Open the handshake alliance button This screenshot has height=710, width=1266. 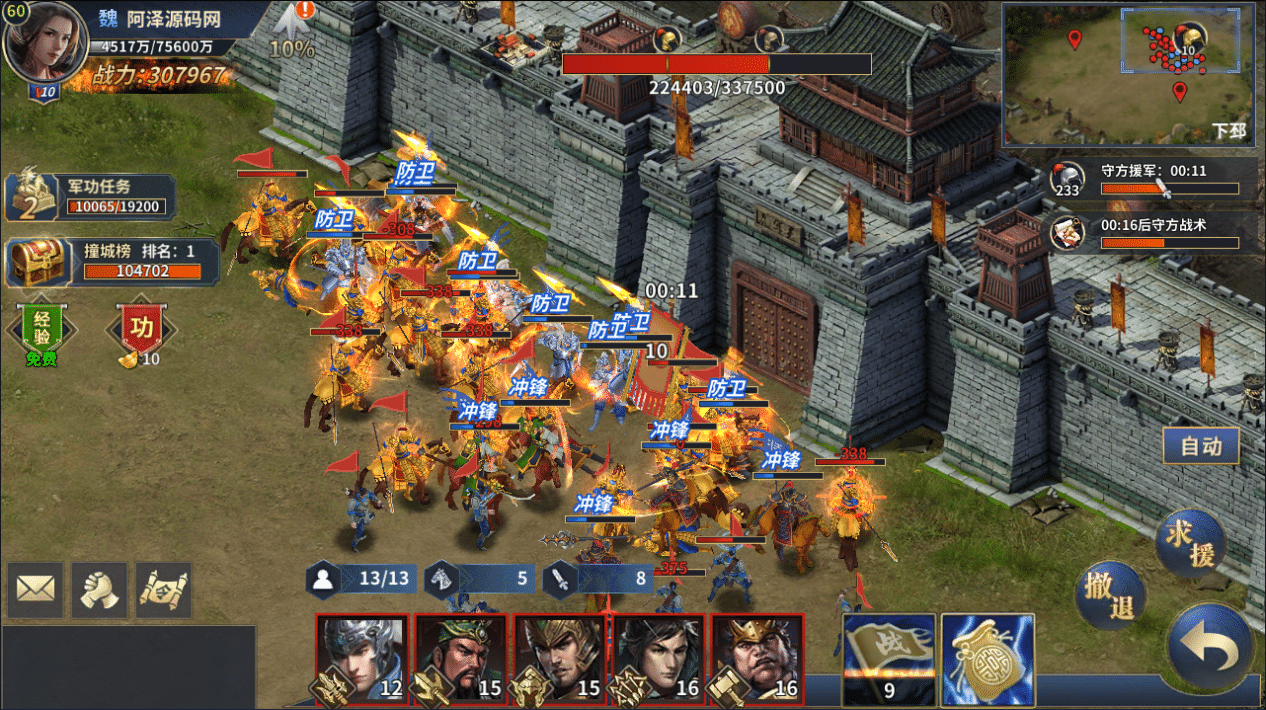click(x=99, y=590)
